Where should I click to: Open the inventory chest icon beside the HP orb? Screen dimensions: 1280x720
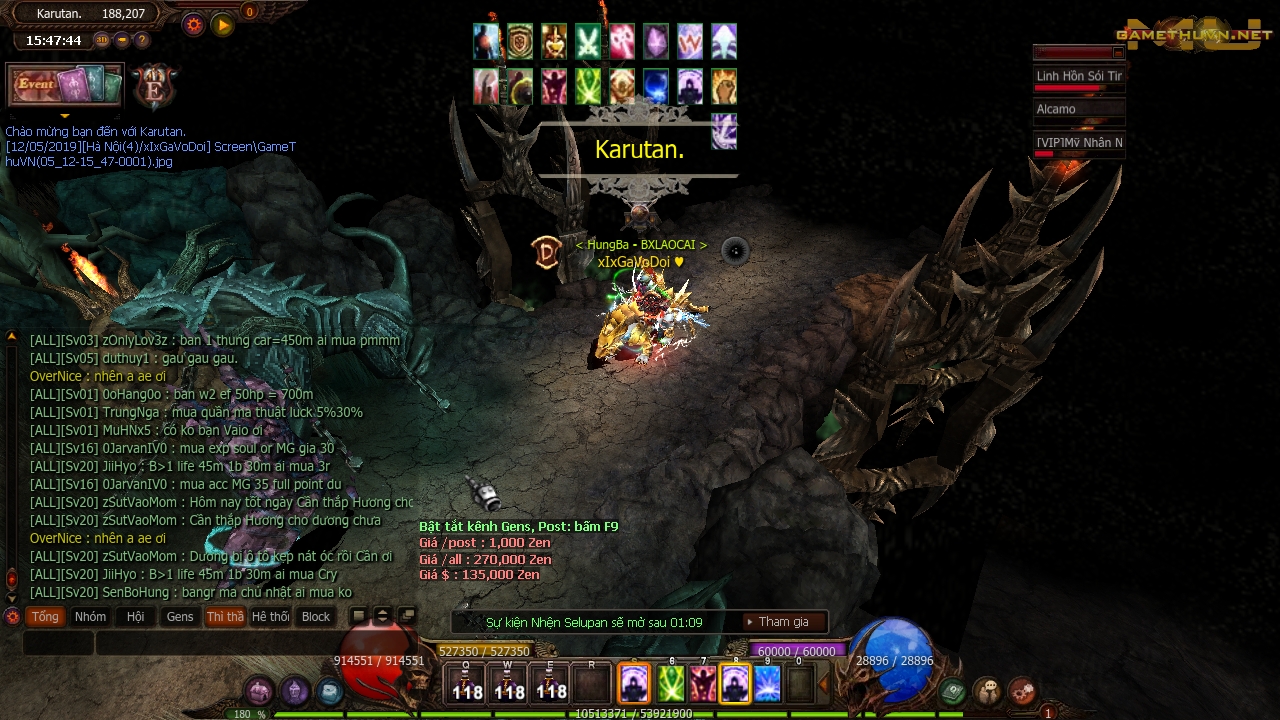coord(258,690)
